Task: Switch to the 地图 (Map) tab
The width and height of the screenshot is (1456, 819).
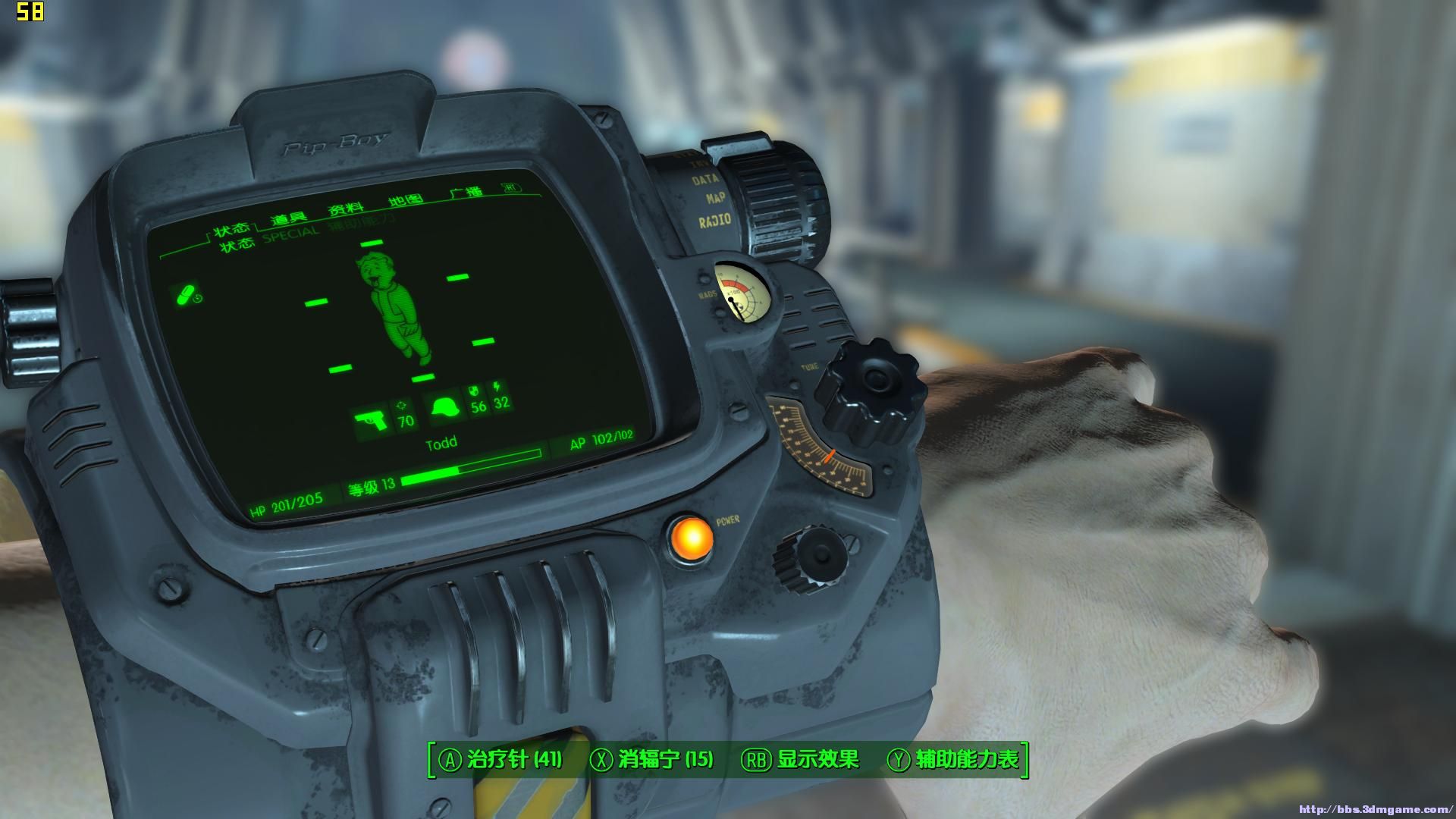Action: (x=405, y=199)
